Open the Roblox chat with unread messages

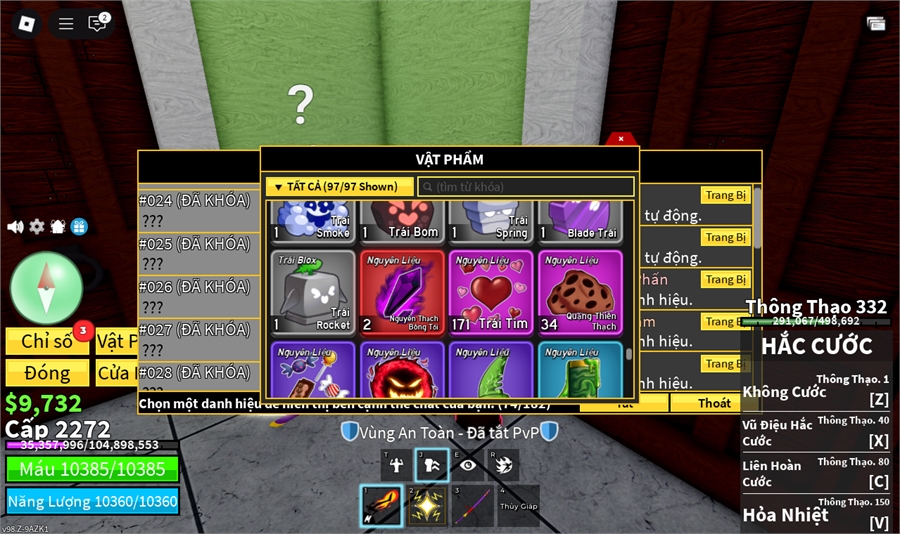[x=97, y=23]
